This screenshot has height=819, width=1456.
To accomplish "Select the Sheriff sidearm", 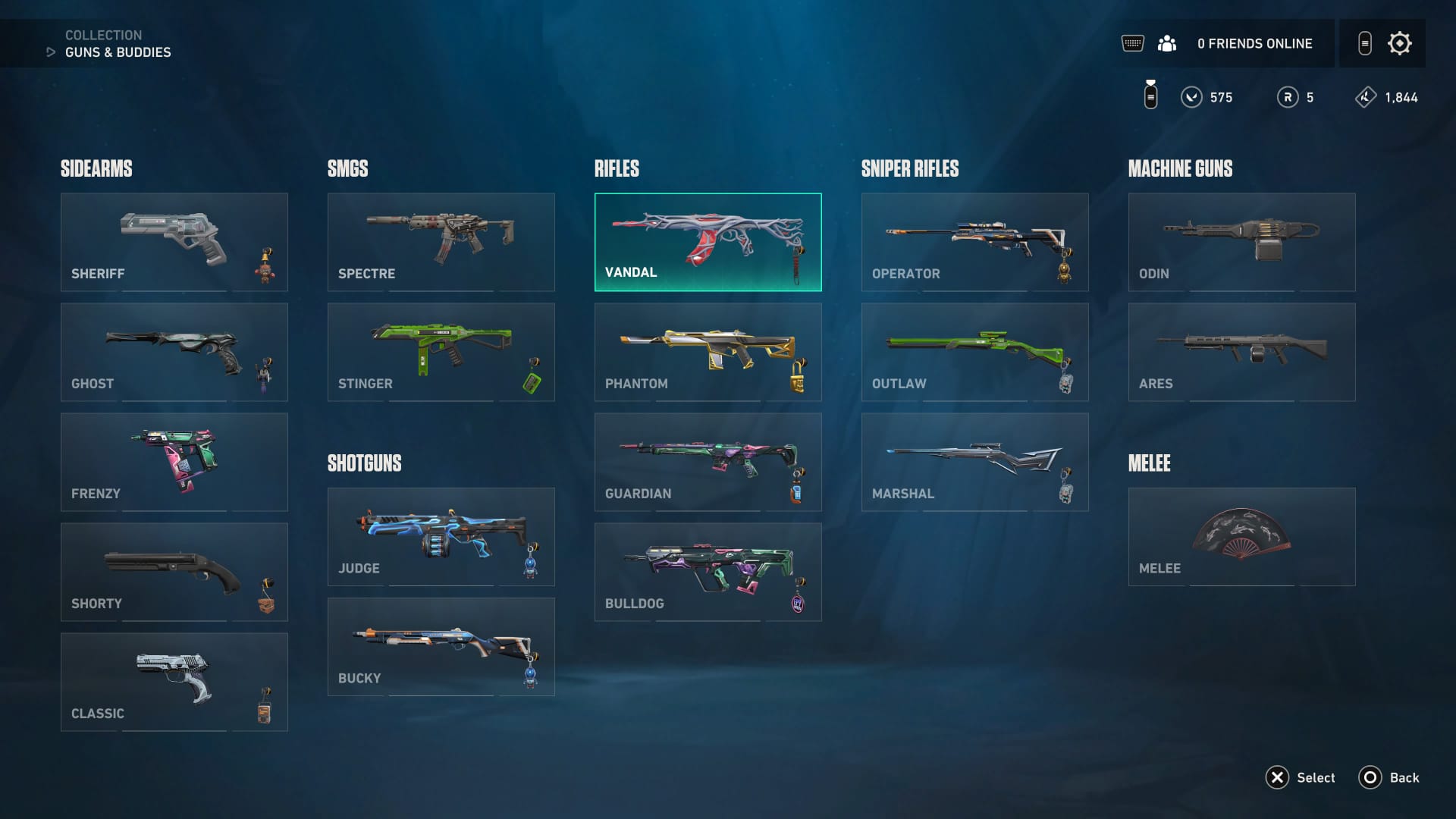I will pyautogui.click(x=174, y=241).
